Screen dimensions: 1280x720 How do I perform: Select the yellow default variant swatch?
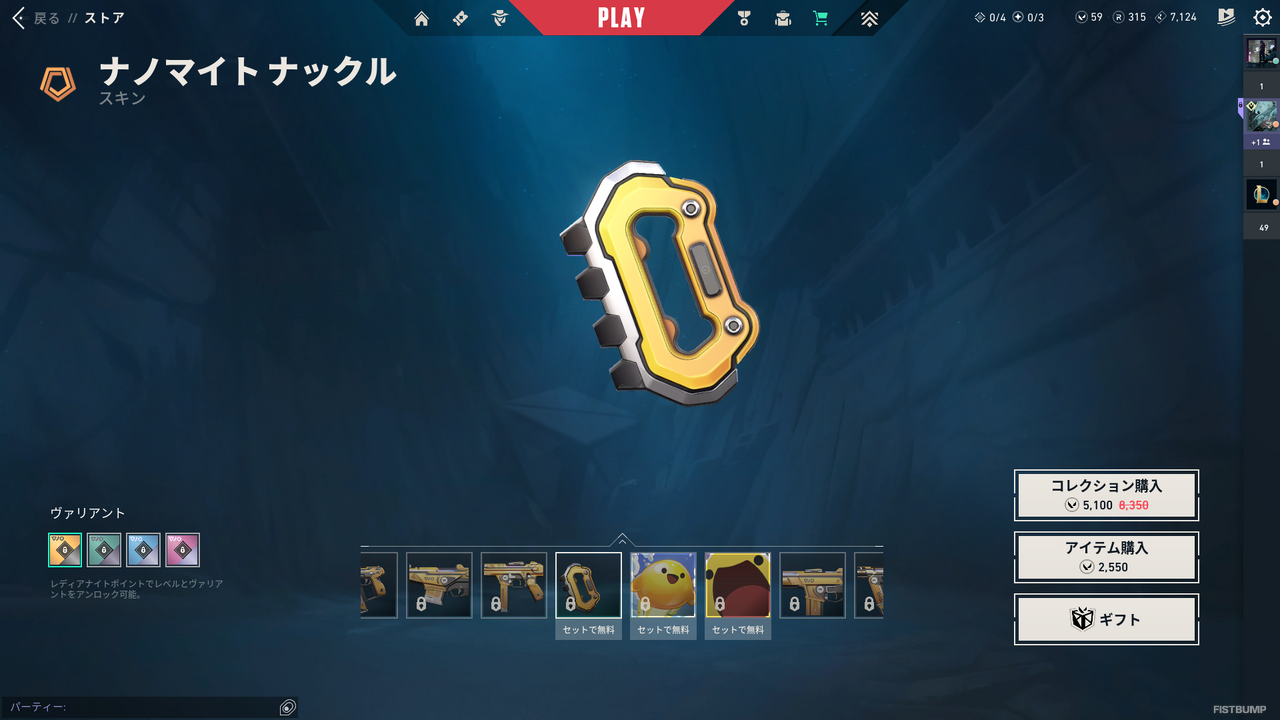[65, 550]
